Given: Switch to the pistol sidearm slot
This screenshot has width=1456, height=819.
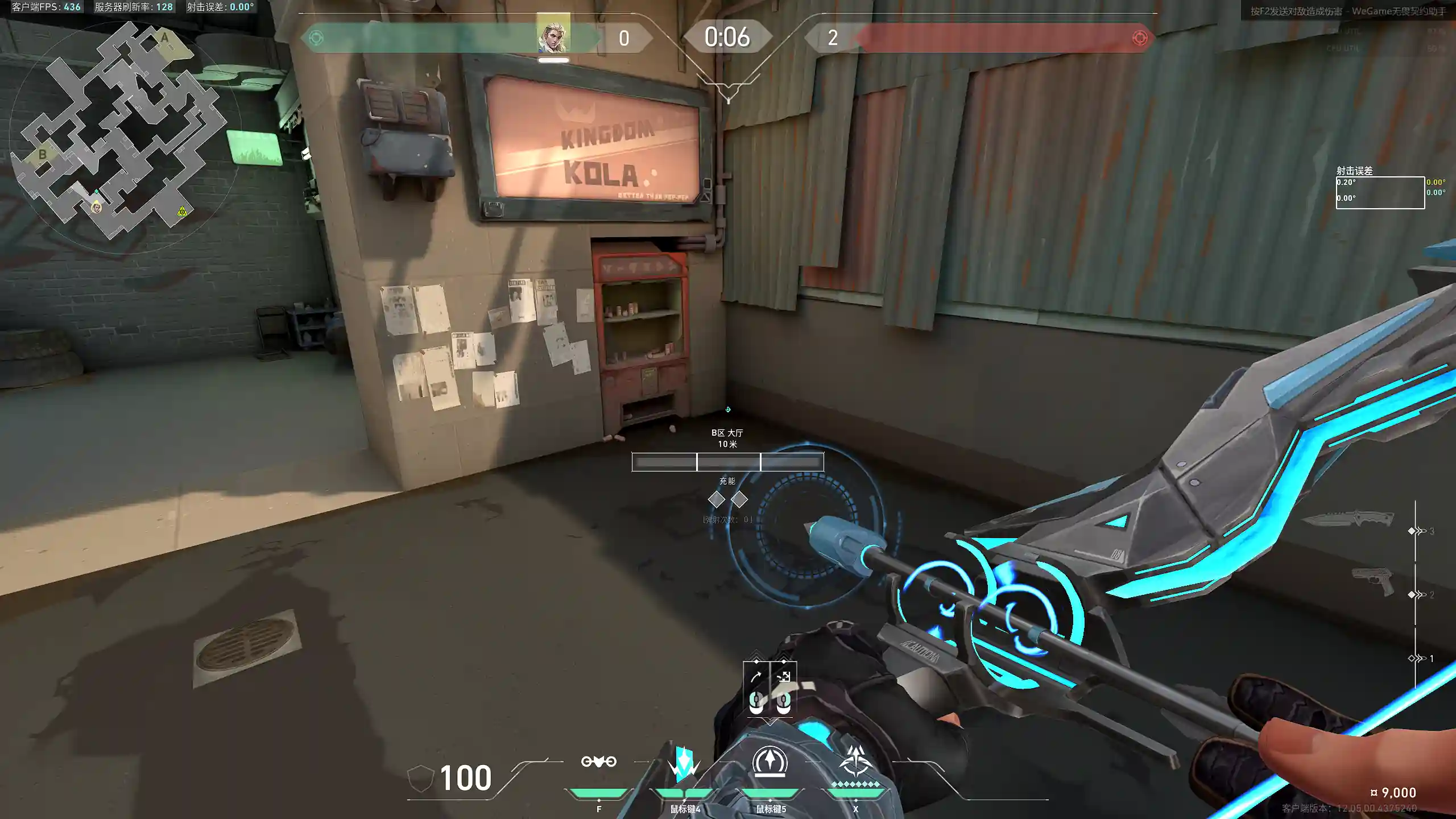Looking at the screenshot, I should pos(1373,580).
